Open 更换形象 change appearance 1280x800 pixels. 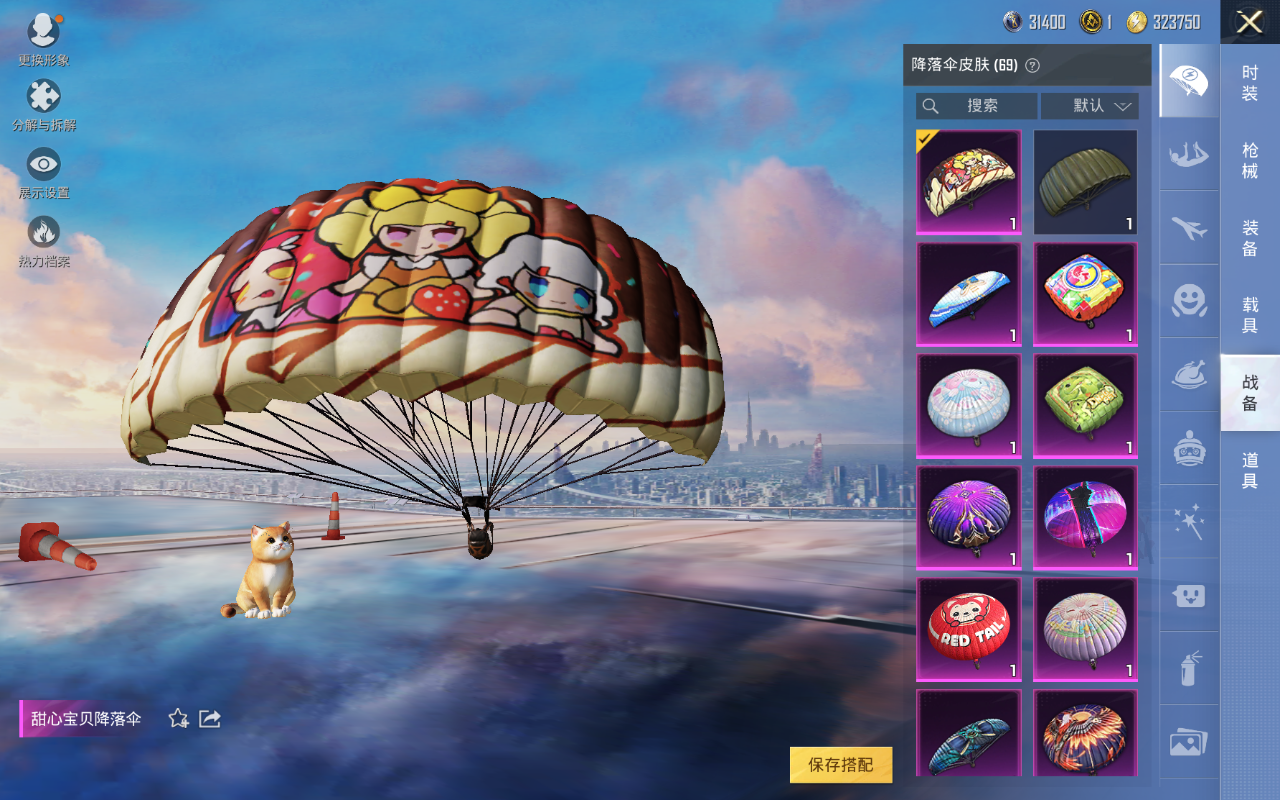point(44,38)
